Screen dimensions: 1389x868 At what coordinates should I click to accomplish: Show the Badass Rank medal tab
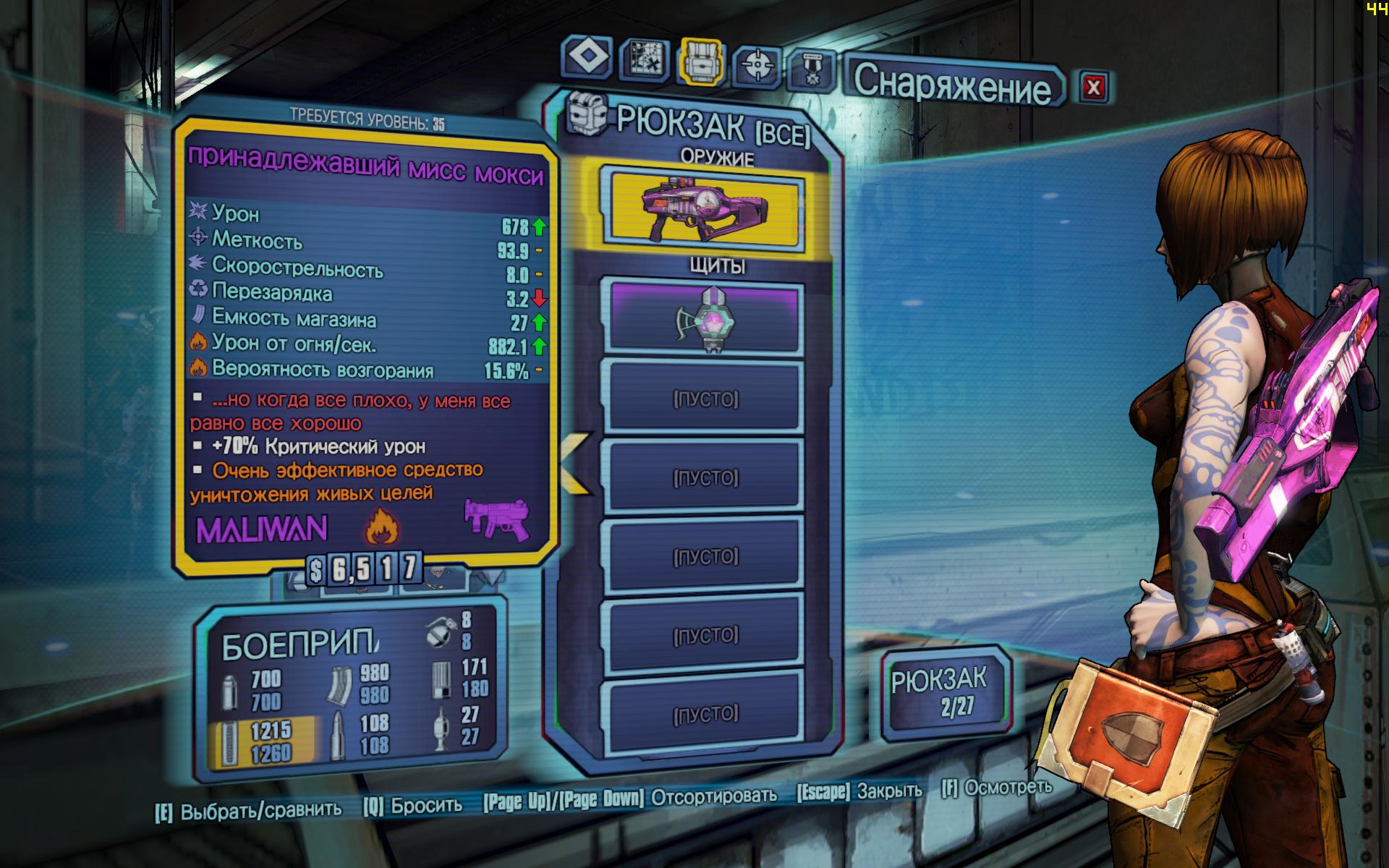coord(811,72)
